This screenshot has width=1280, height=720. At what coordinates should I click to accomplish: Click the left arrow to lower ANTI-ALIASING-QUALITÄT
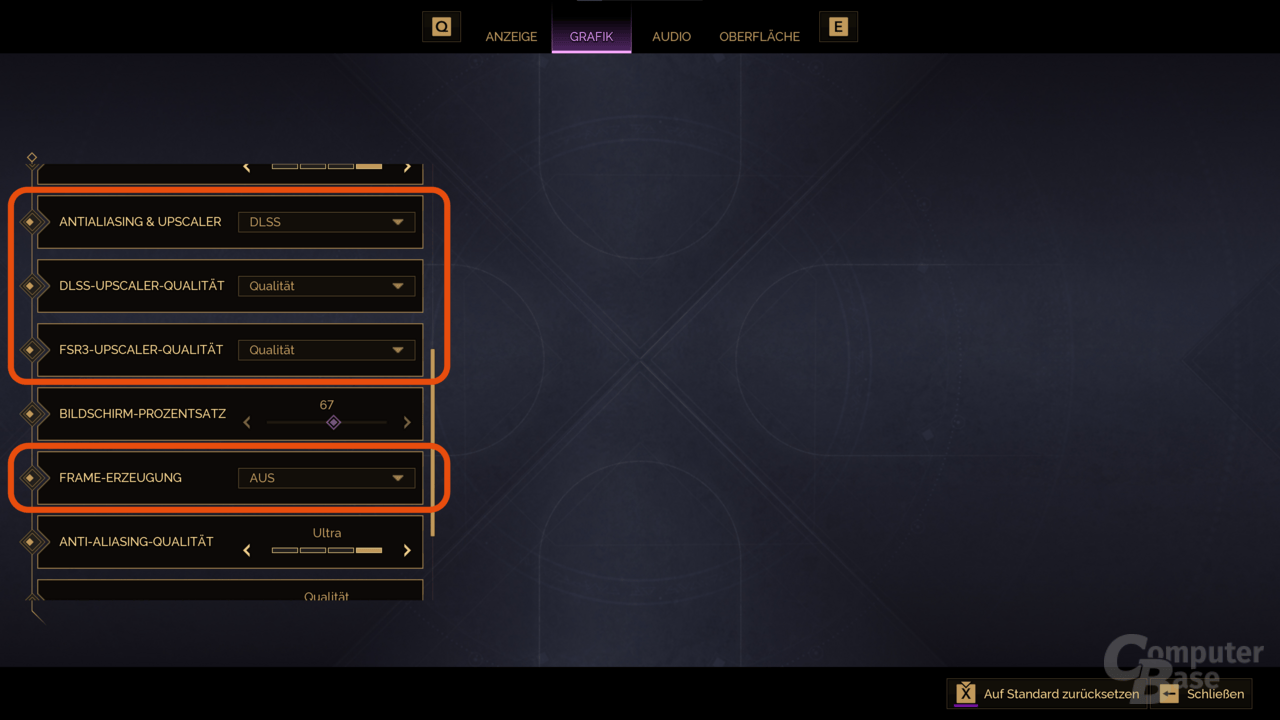[x=247, y=550]
